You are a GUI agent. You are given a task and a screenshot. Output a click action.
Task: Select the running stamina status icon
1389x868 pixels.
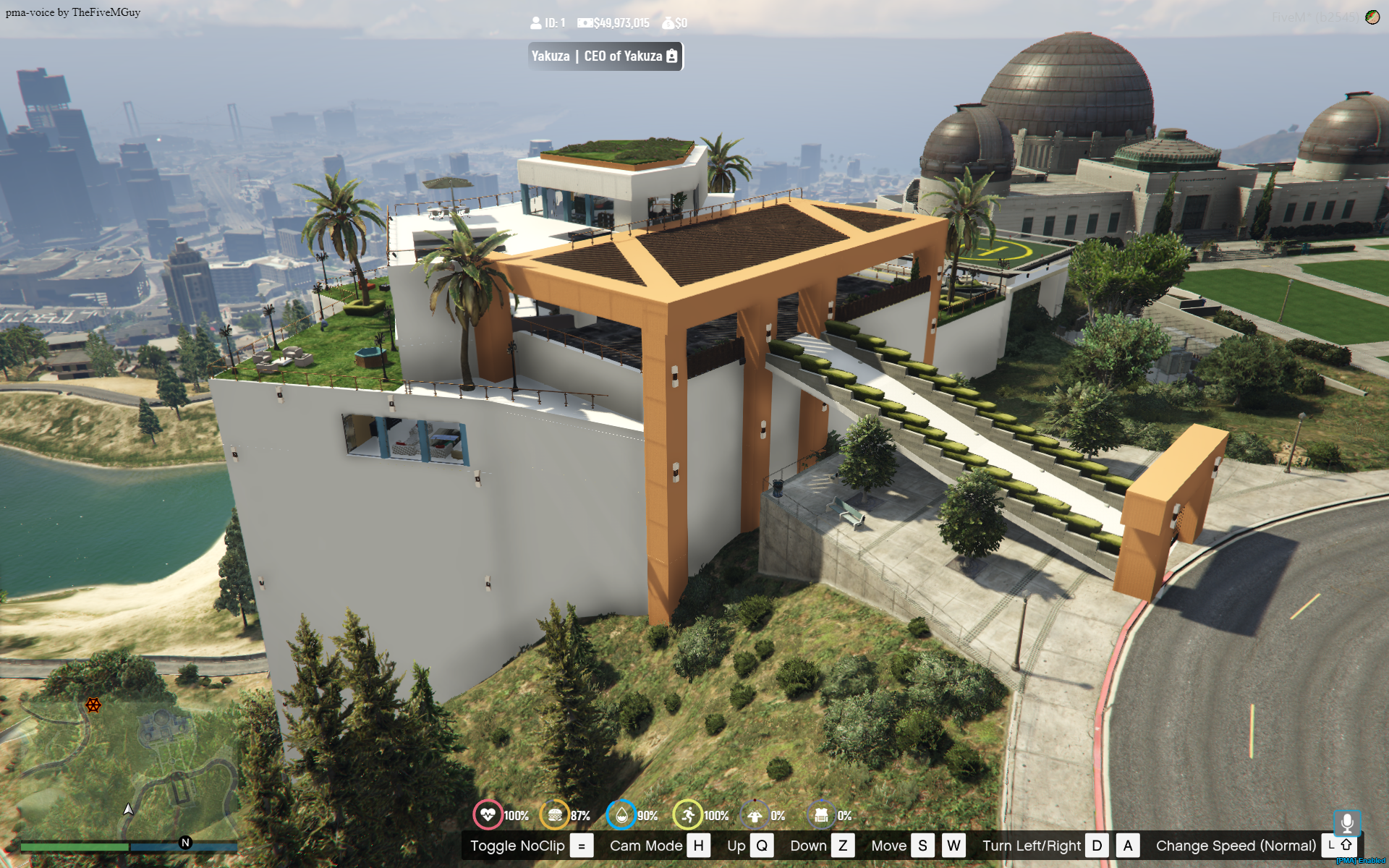687,815
